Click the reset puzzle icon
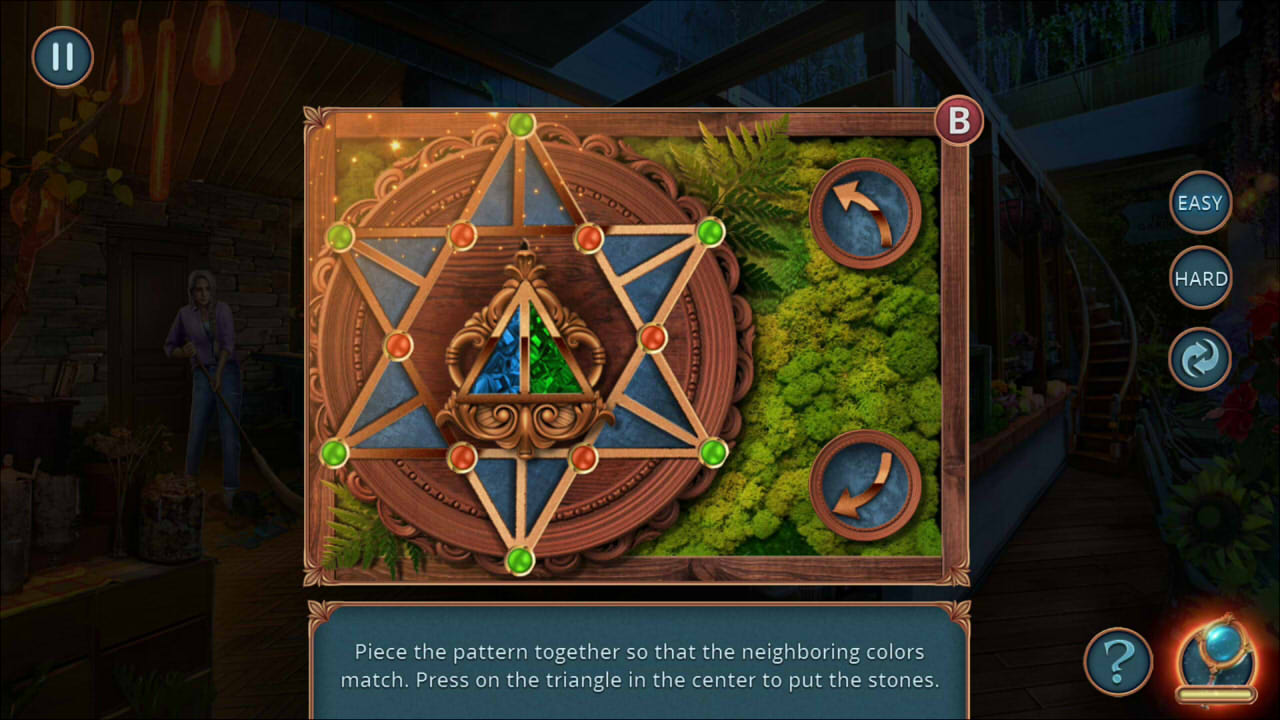This screenshot has width=1280, height=720. (1199, 357)
